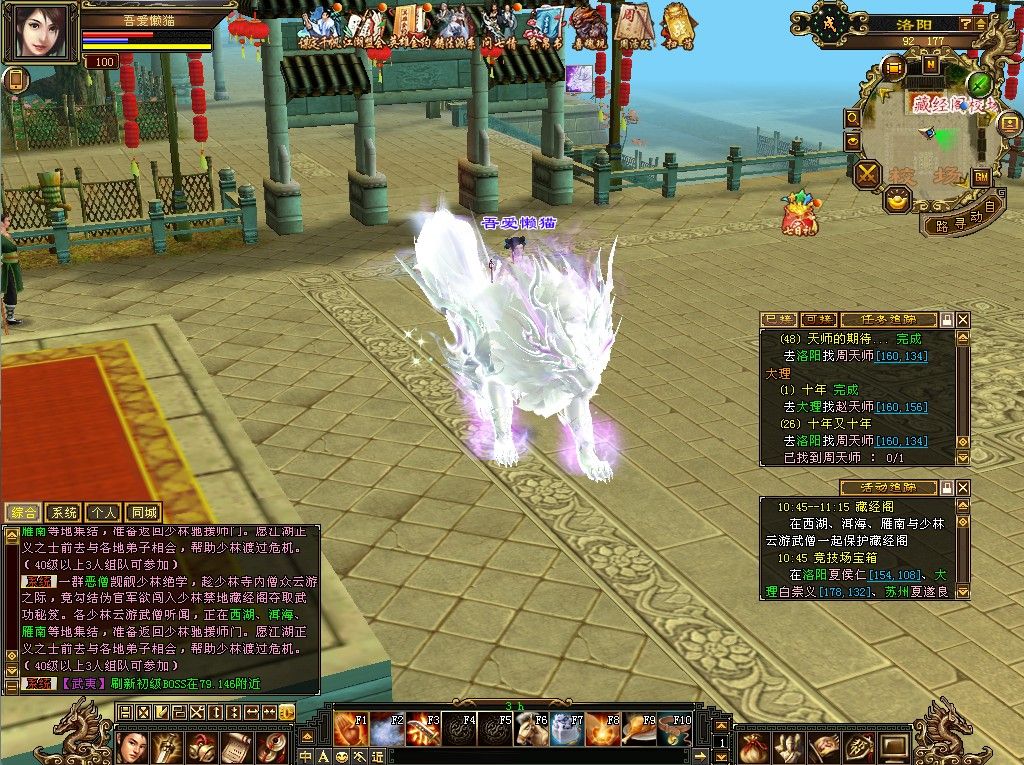Close the 活动追踪 activity tracker panel
Viewport: 1024px width, 765px height.
click(963, 488)
